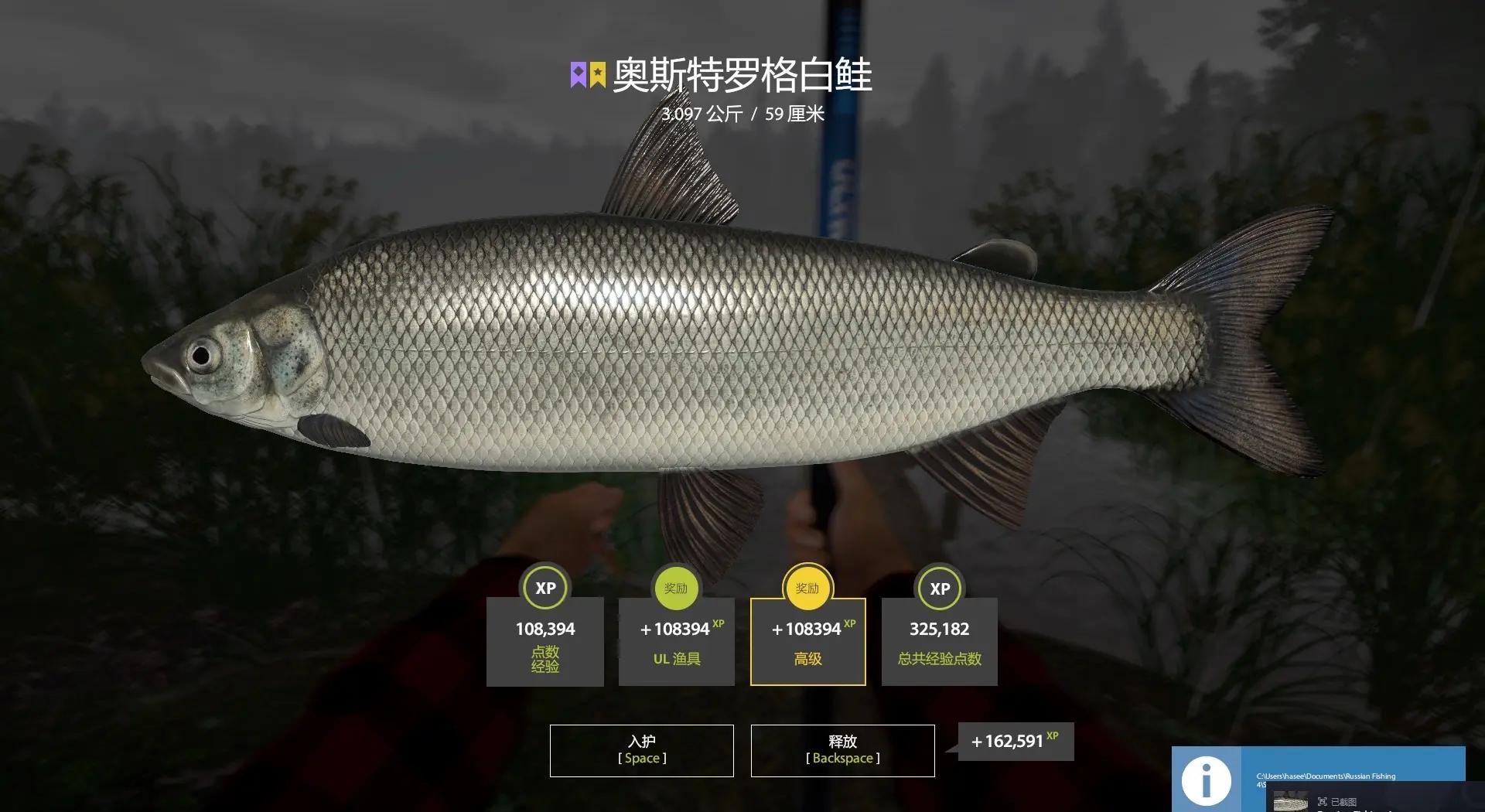Select the UL 渔具 bonus panel
The width and height of the screenshot is (1485, 812).
pyautogui.click(x=676, y=642)
